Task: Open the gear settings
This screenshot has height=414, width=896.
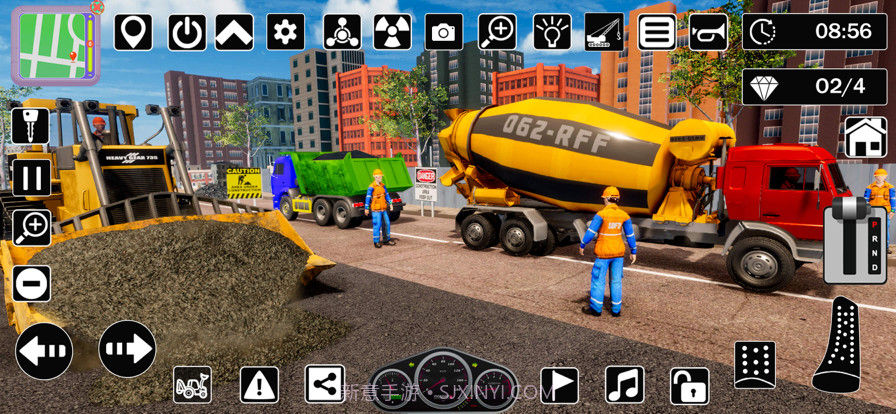Action: (286, 32)
